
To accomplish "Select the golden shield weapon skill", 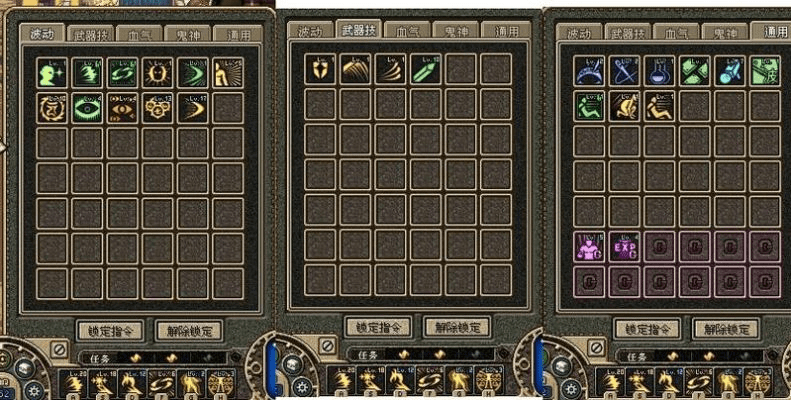I will pos(320,69).
